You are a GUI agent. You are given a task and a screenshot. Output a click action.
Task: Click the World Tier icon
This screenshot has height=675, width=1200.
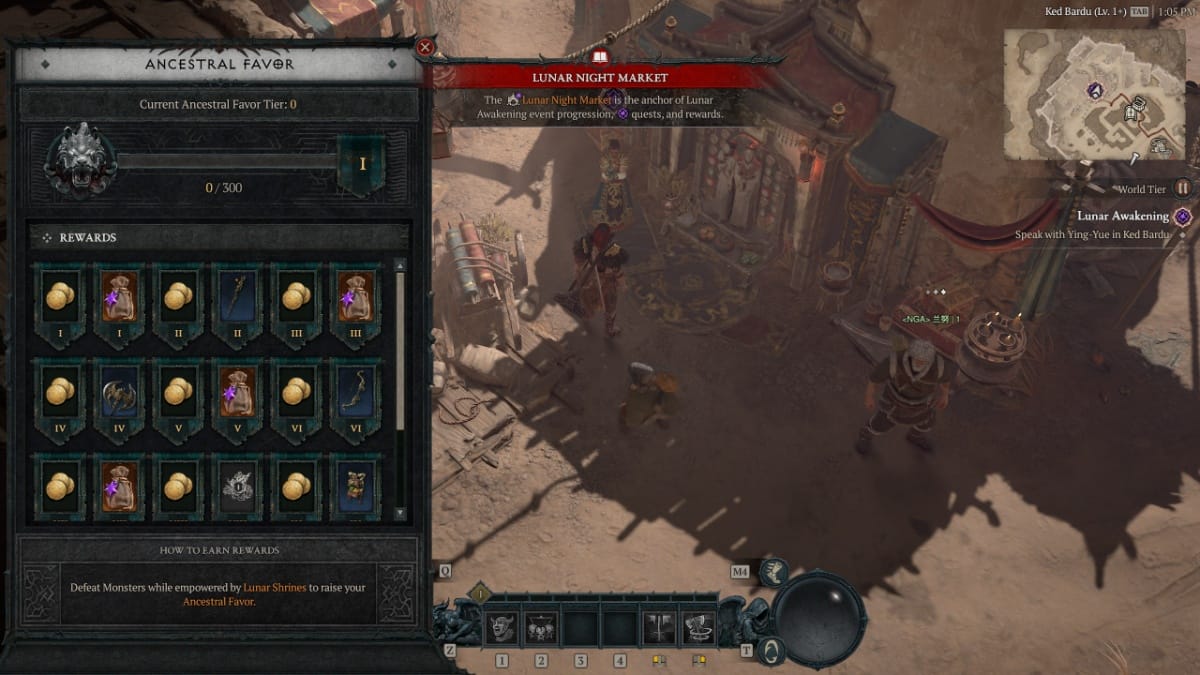click(1183, 188)
